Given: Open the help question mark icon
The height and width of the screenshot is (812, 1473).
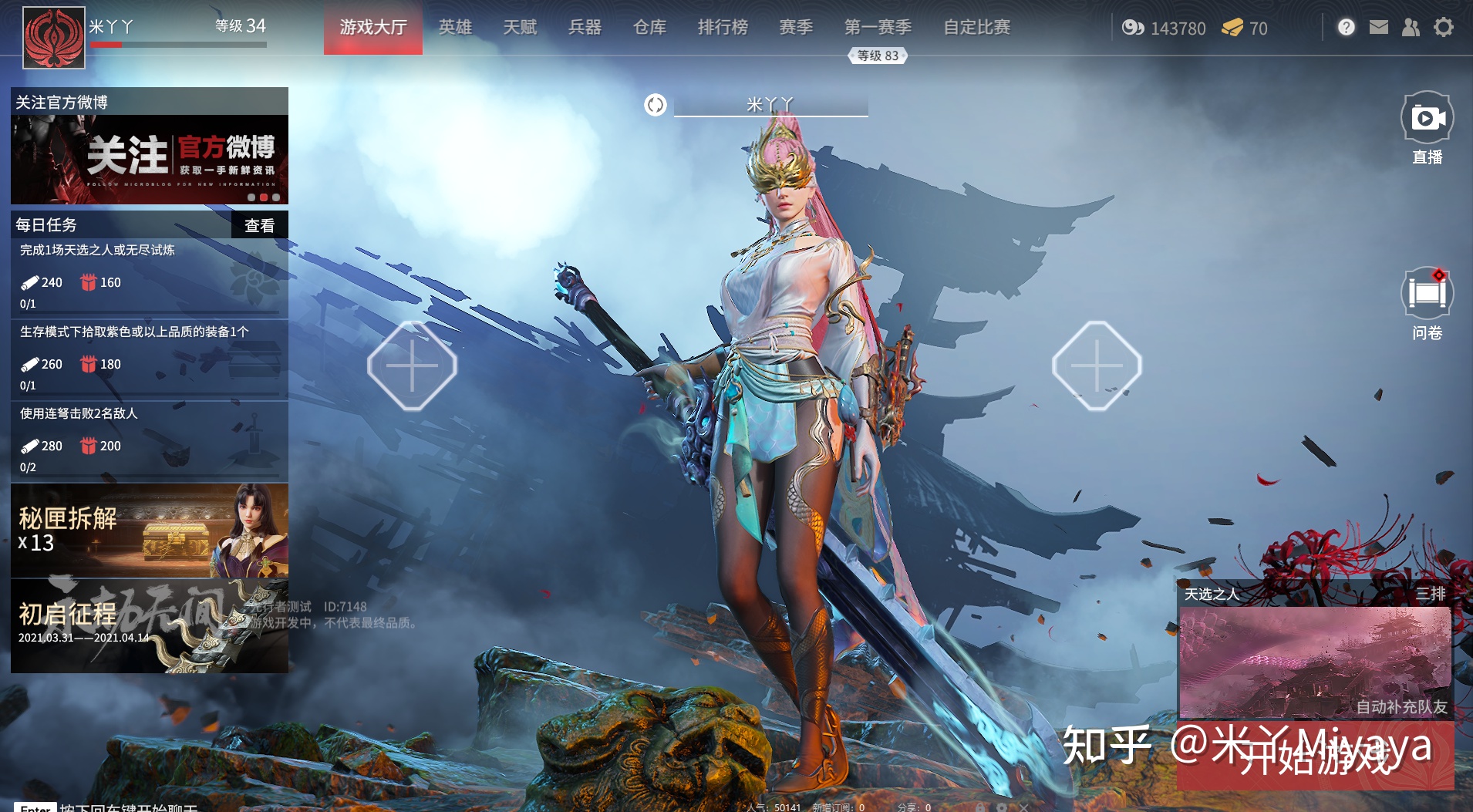Looking at the screenshot, I should pyautogui.click(x=1346, y=28).
